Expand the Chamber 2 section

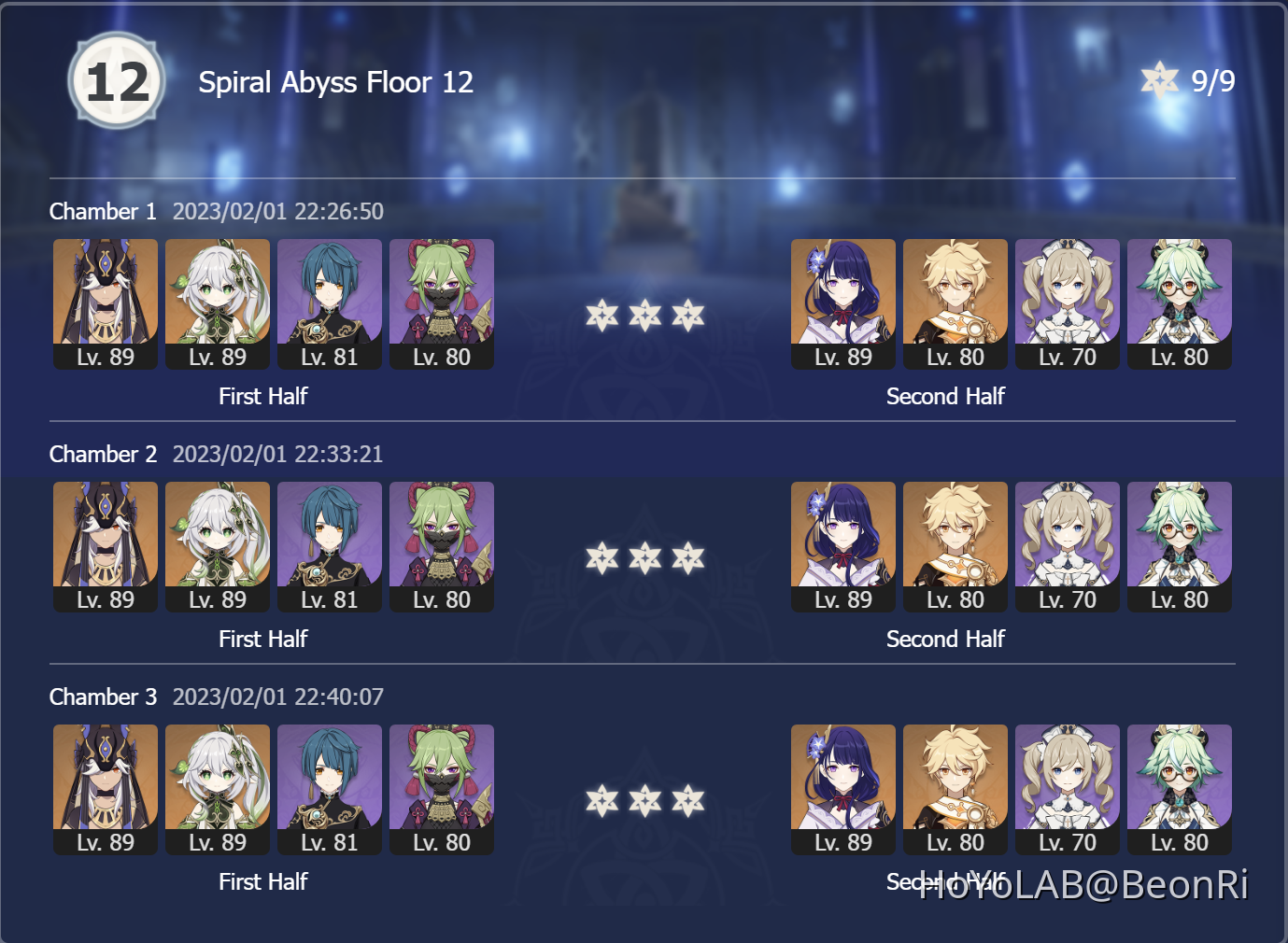pyautogui.click(x=103, y=454)
